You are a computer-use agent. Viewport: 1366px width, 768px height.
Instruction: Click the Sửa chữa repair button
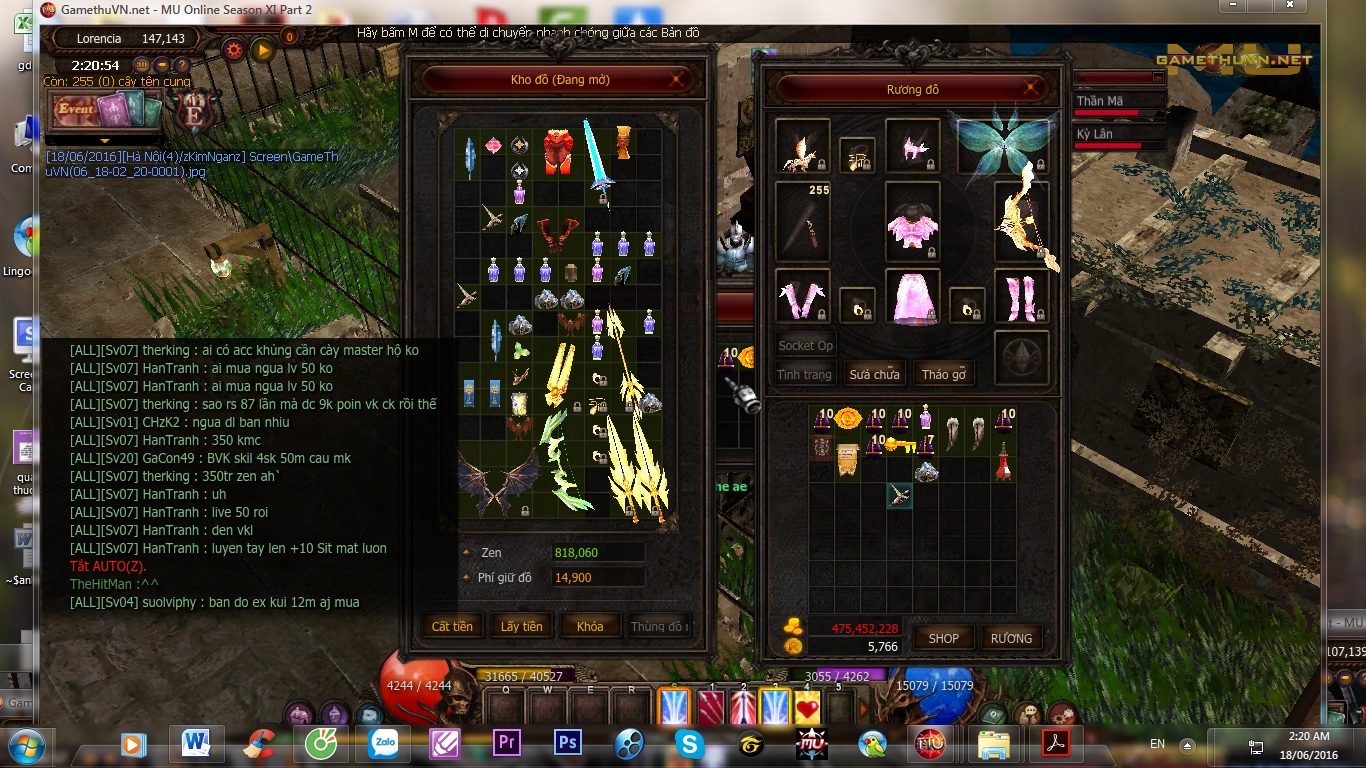[x=874, y=374]
